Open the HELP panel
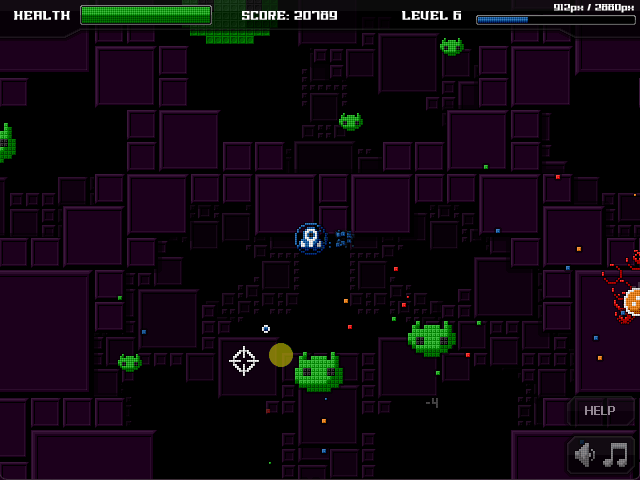 600,410
